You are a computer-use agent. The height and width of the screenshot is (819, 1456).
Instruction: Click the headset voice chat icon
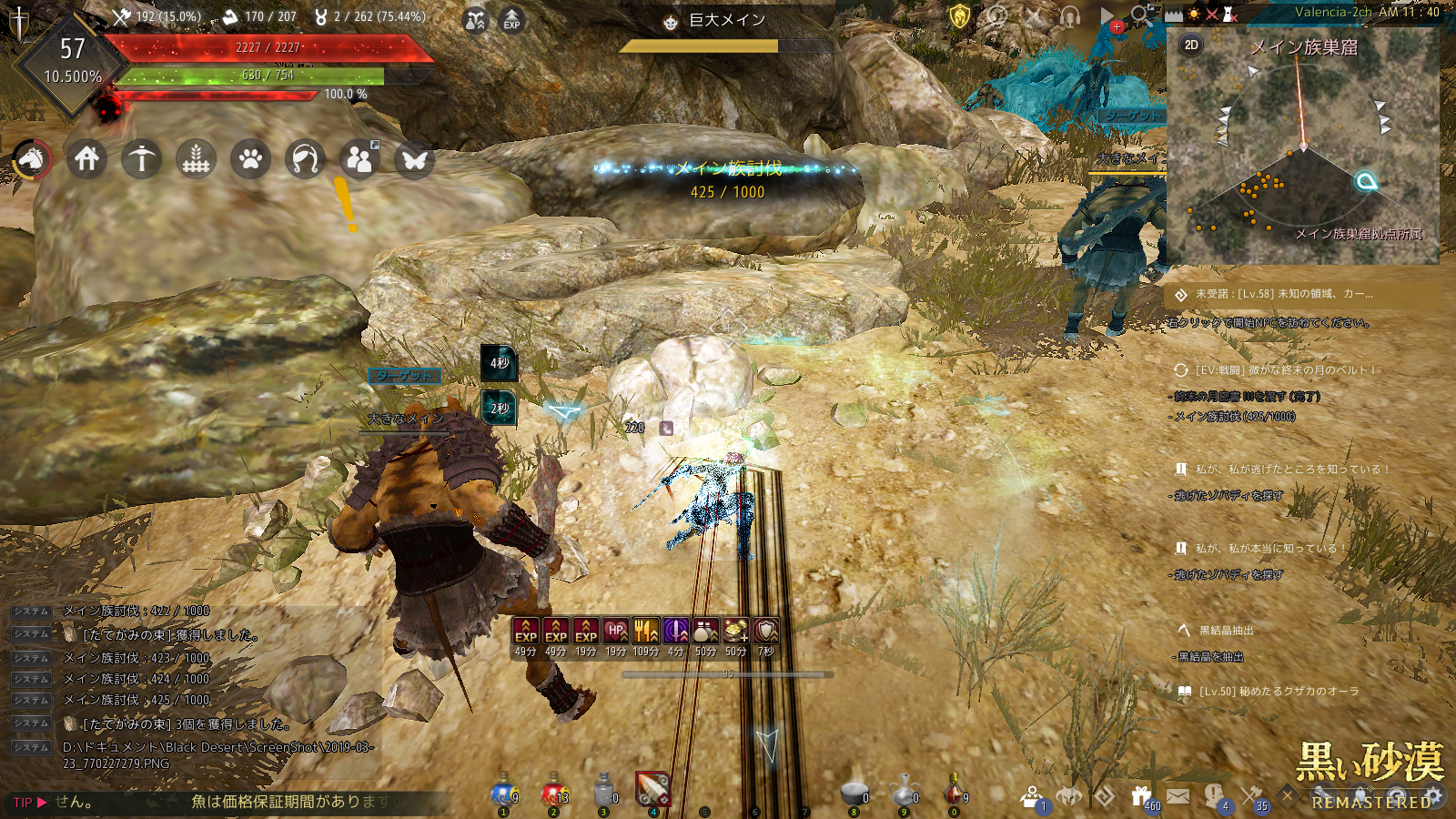pyautogui.click(x=1069, y=16)
